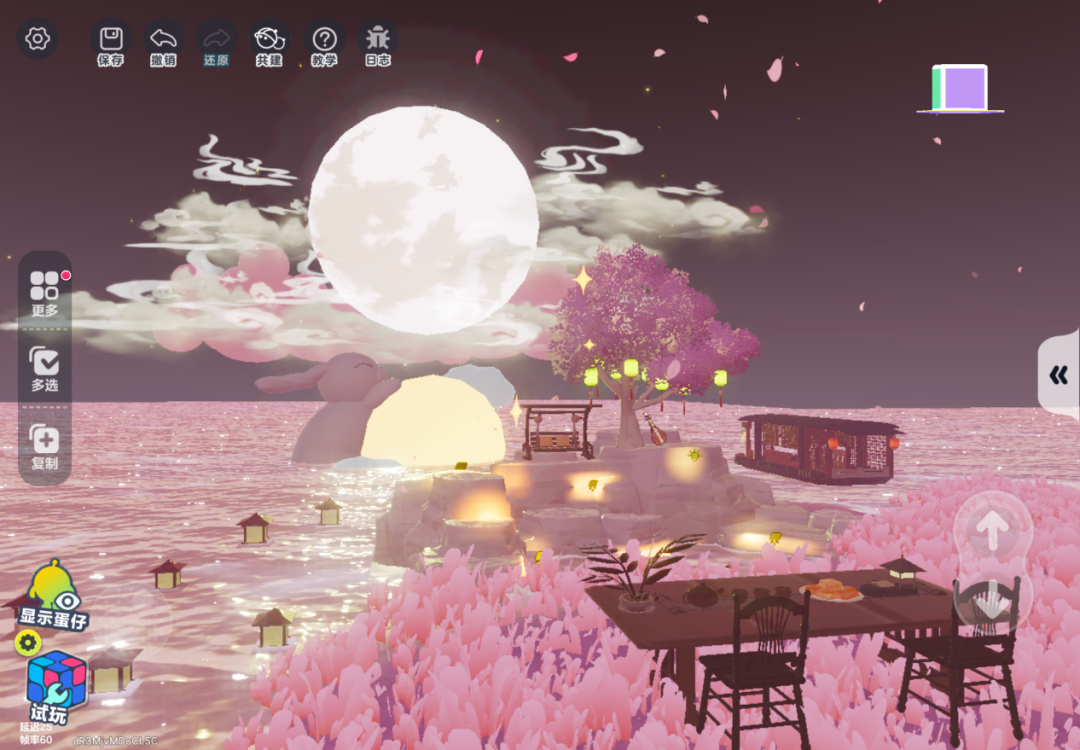This screenshot has width=1080, height=750.
Task: Open the small yellow gear icon
Action: [x=27, y=643]
